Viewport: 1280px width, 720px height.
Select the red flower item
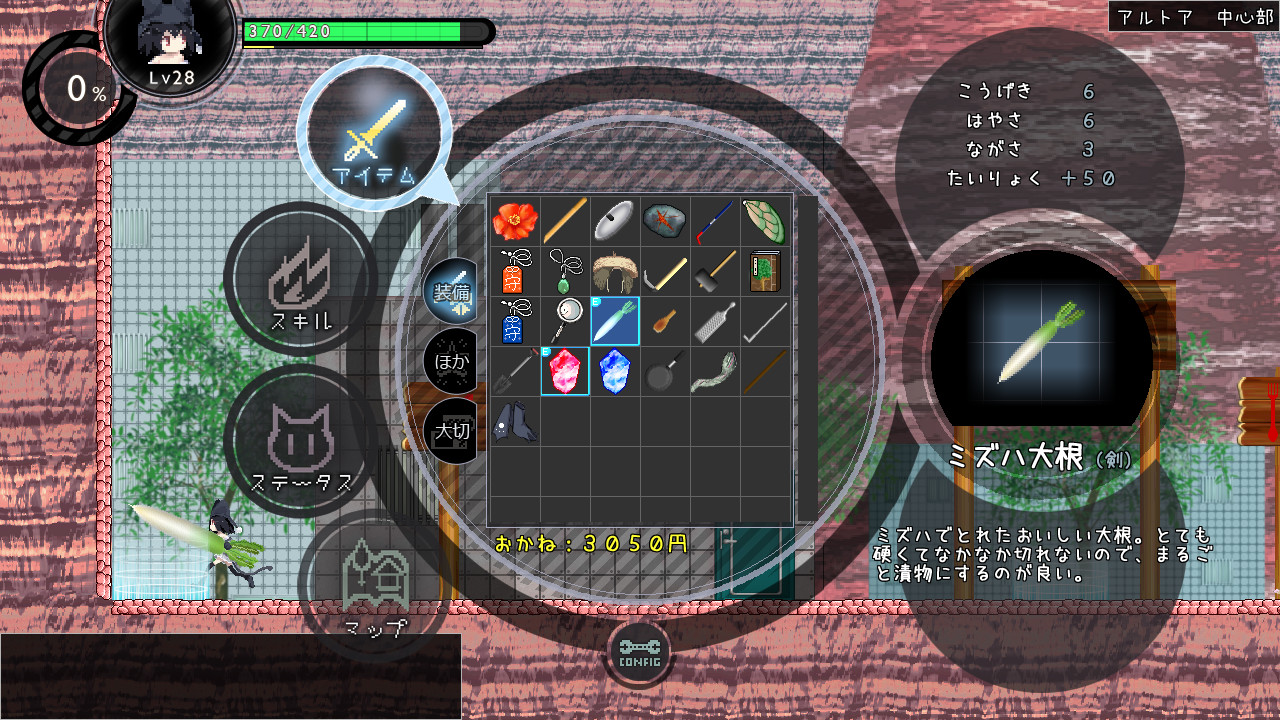pos(515,221)
